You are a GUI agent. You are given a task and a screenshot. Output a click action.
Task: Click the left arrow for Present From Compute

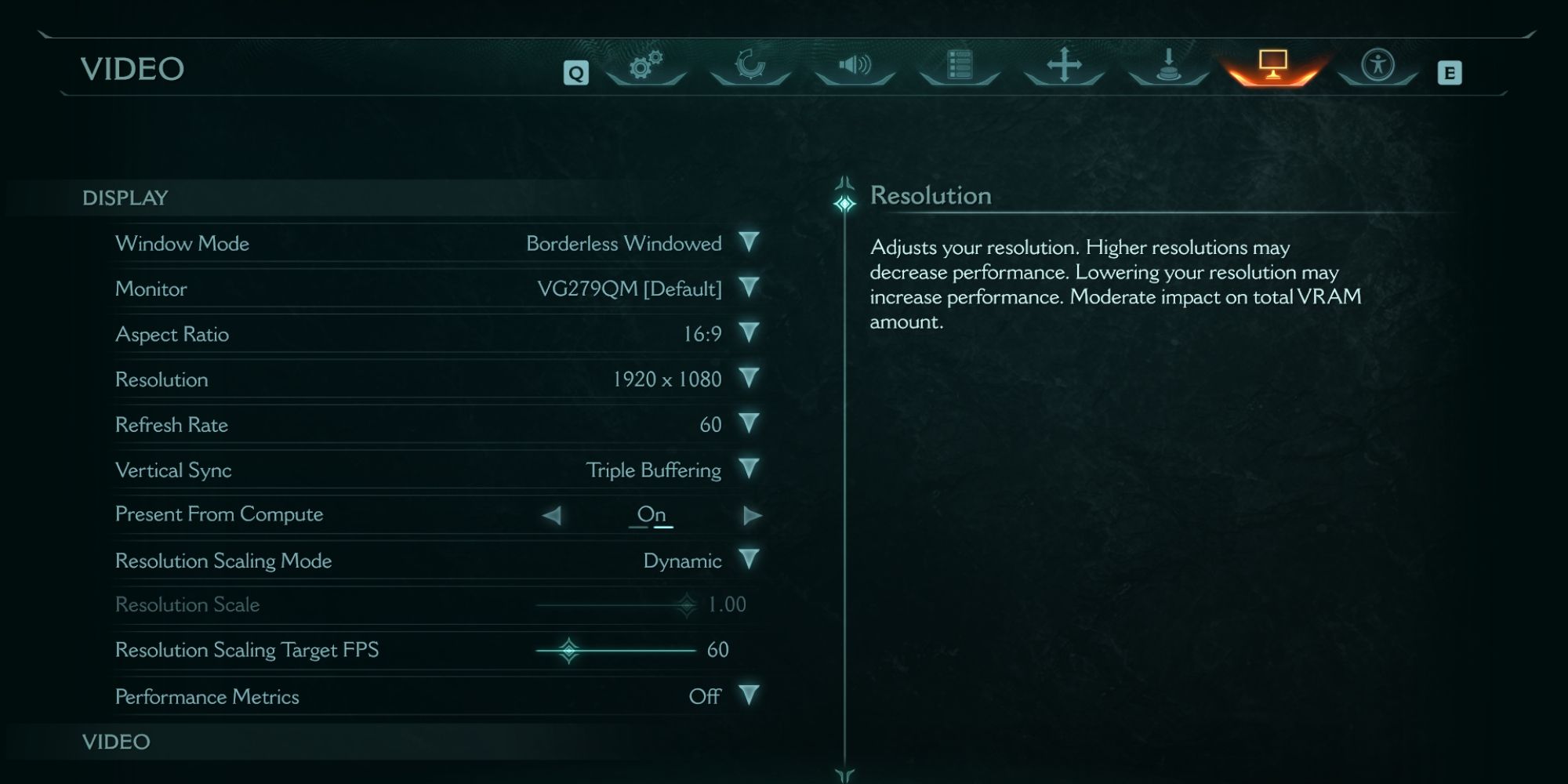pyautogui.click(x=552, y=515)
